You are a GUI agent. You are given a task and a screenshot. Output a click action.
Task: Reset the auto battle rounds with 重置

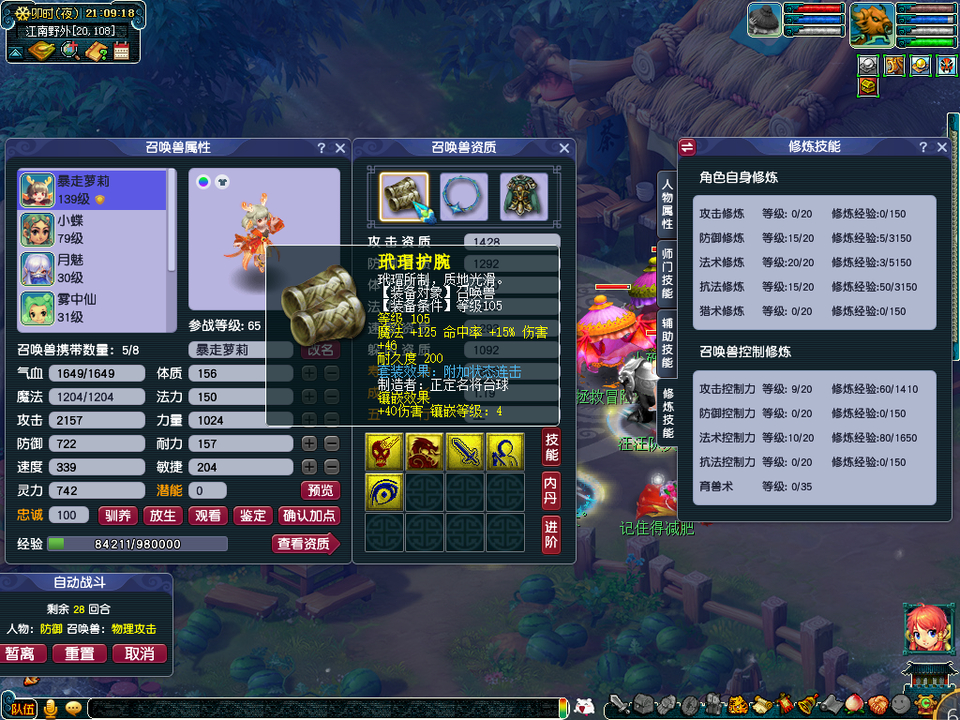coord(80,653)
